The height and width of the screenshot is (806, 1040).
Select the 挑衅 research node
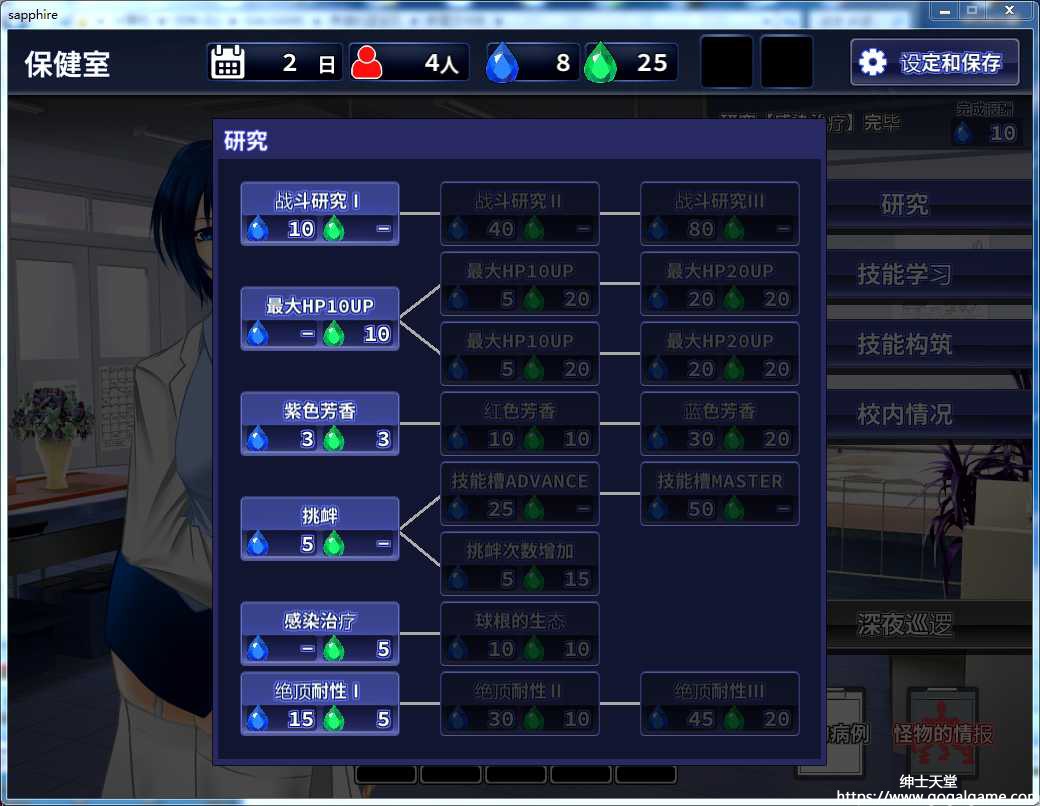tap(320, 529)
